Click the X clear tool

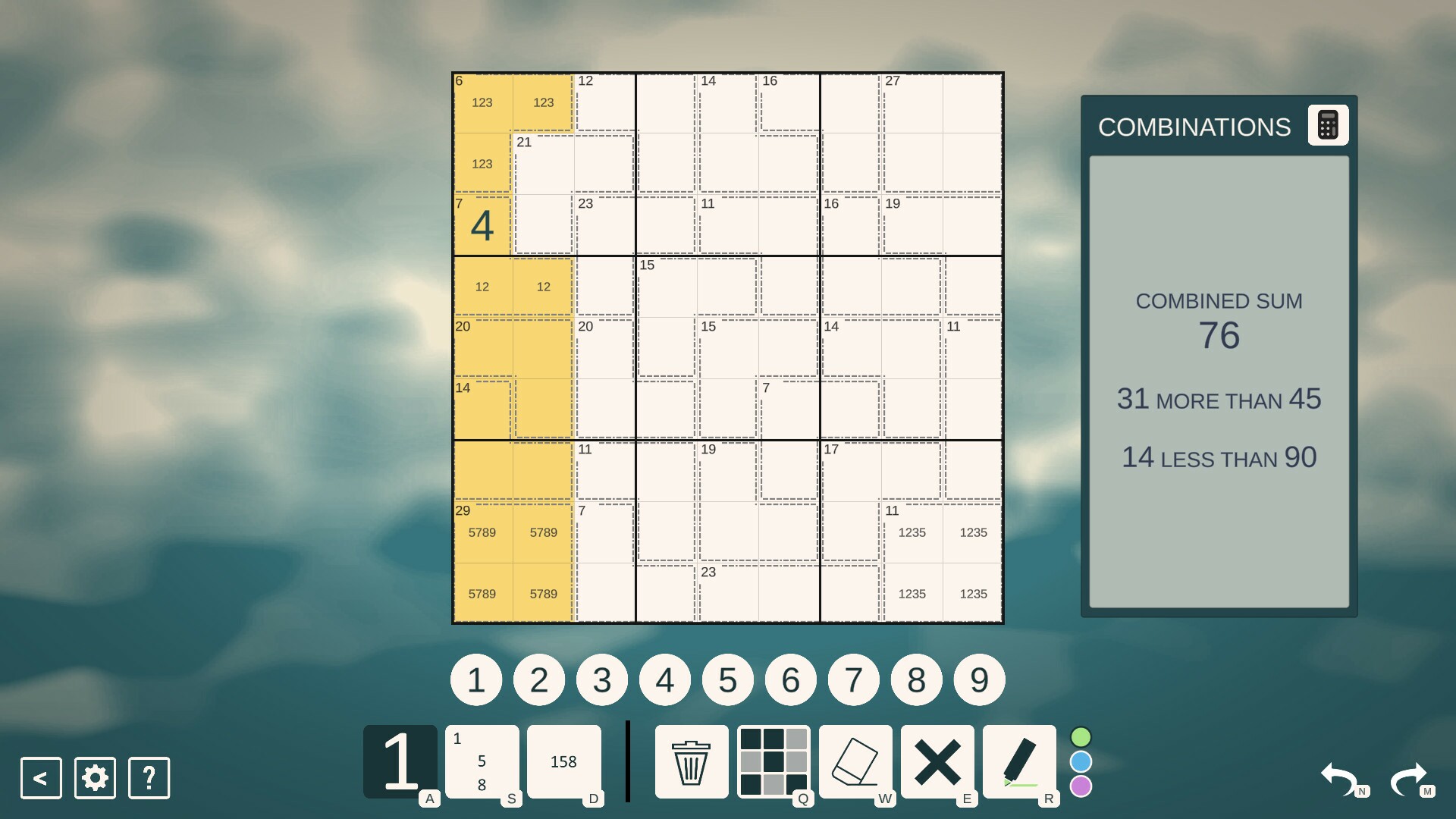coord(938,761)
